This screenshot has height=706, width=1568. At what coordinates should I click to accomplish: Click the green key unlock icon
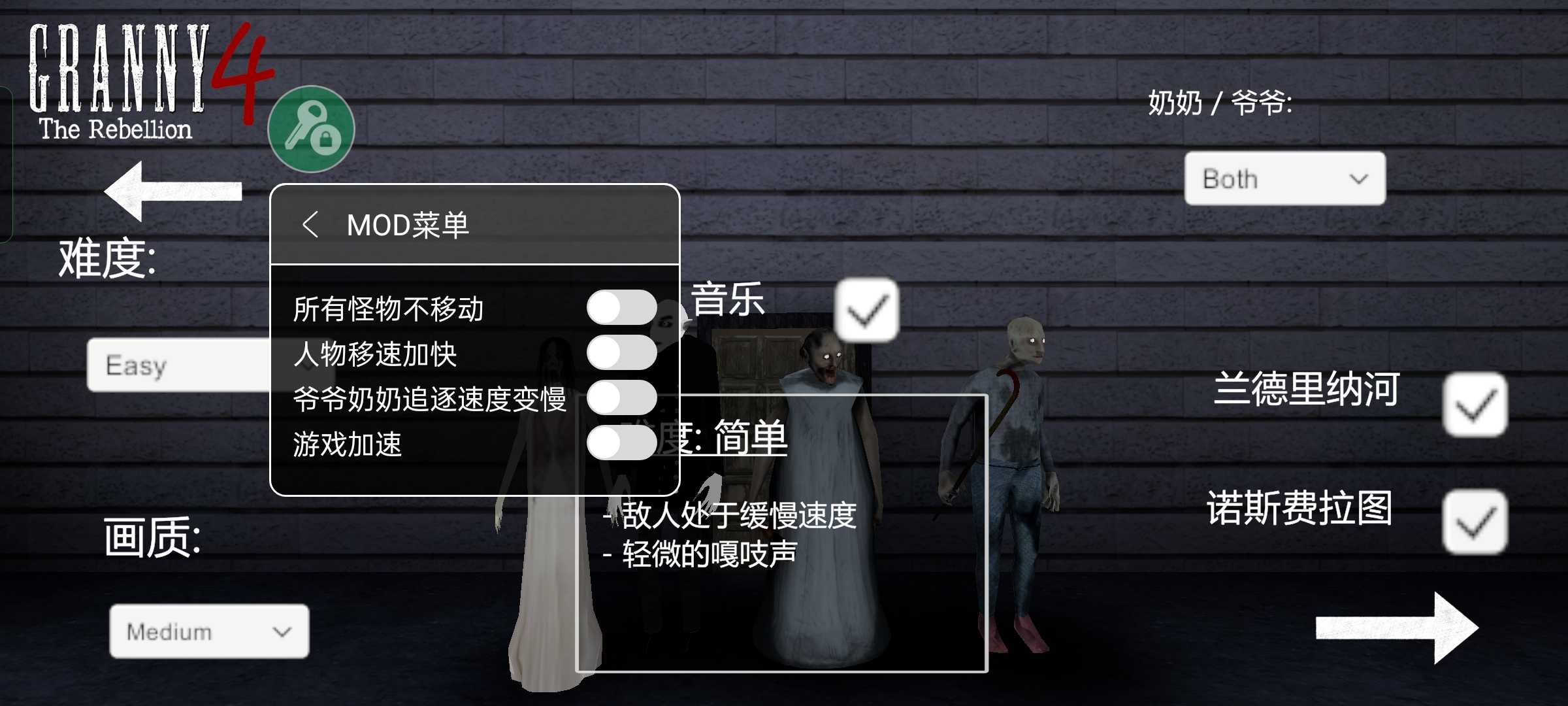coord(312,129)
